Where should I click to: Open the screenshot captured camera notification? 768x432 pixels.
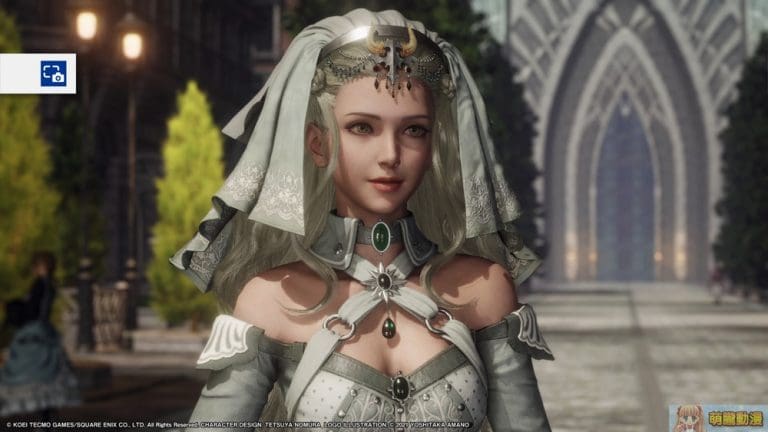point(52,73)
